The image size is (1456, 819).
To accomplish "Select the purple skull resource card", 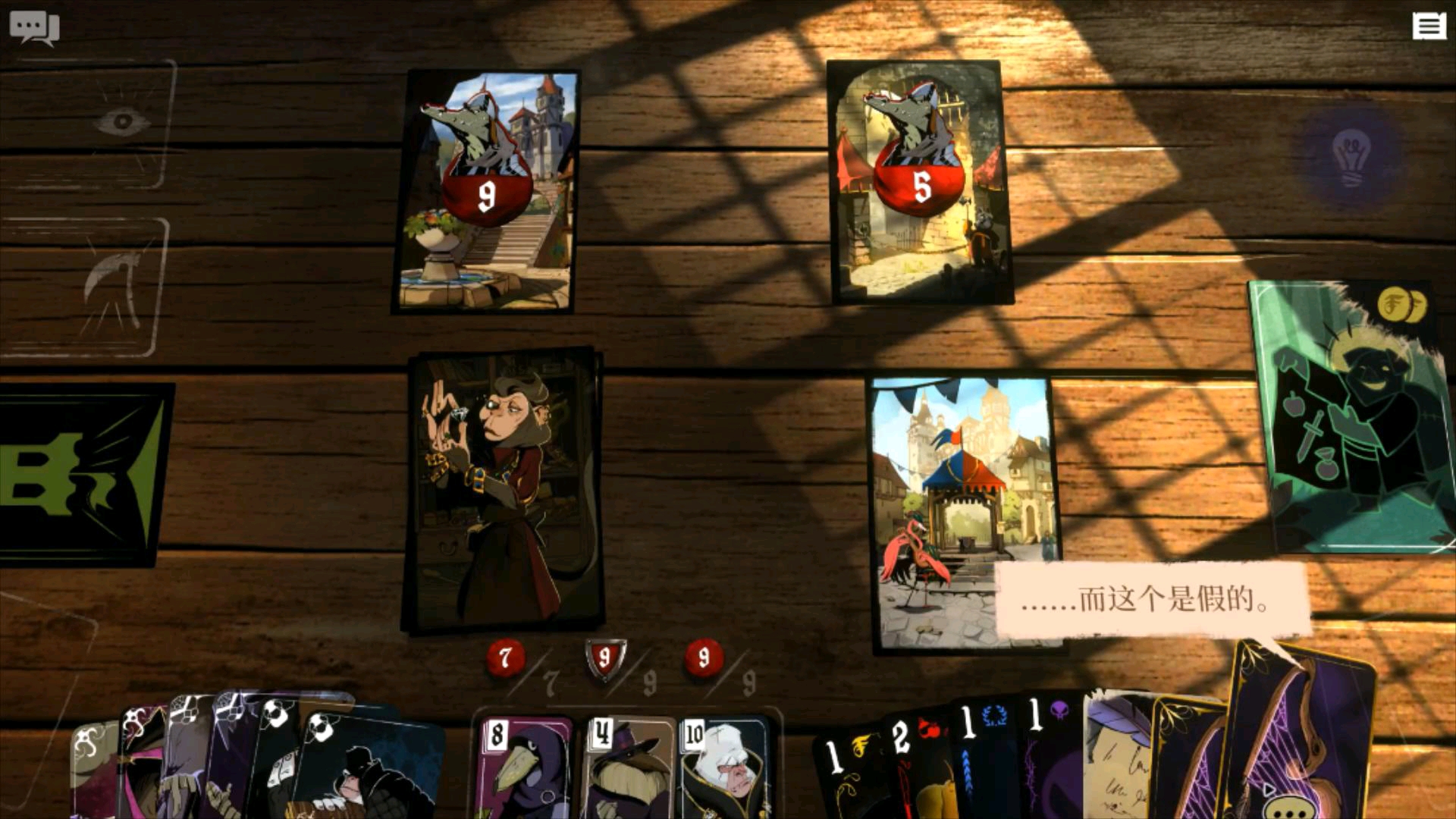I will tap(1051, 762).
